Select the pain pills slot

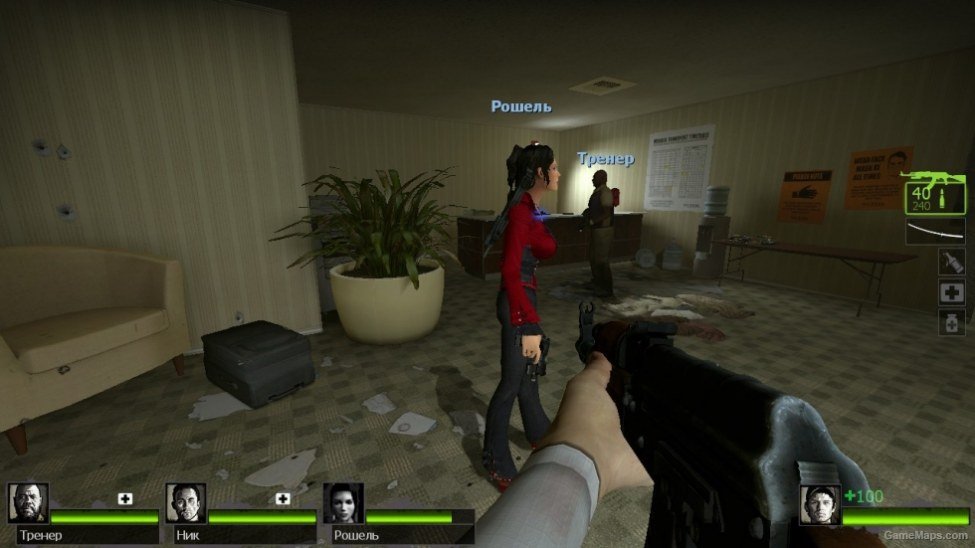click(x=951, y=322)
